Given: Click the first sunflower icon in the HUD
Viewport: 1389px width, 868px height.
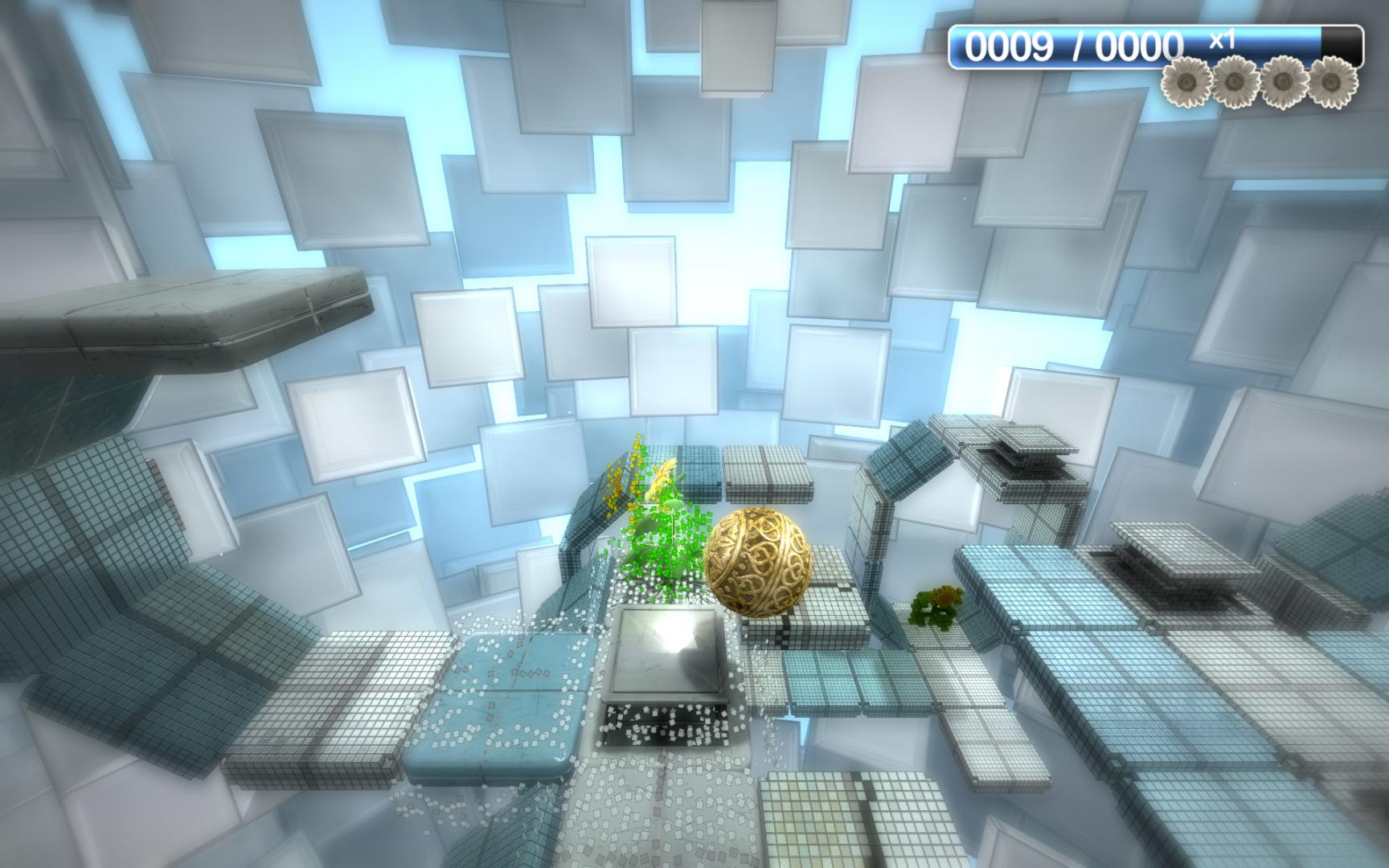Looking at the screenshot, I should (x=1186, y=80).
